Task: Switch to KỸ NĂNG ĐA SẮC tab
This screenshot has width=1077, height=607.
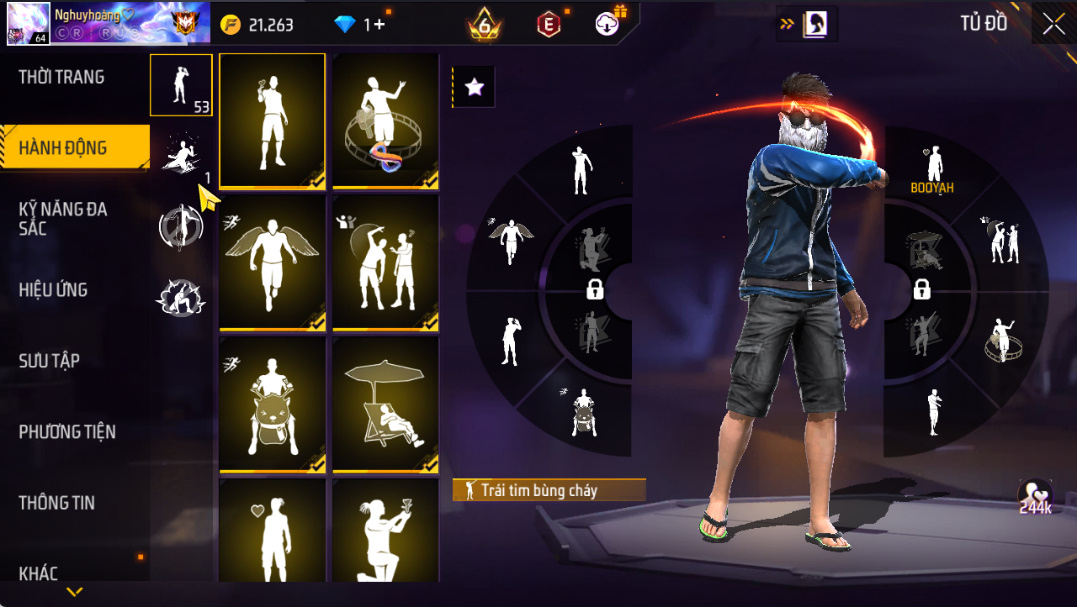Action: pos(63,218)
